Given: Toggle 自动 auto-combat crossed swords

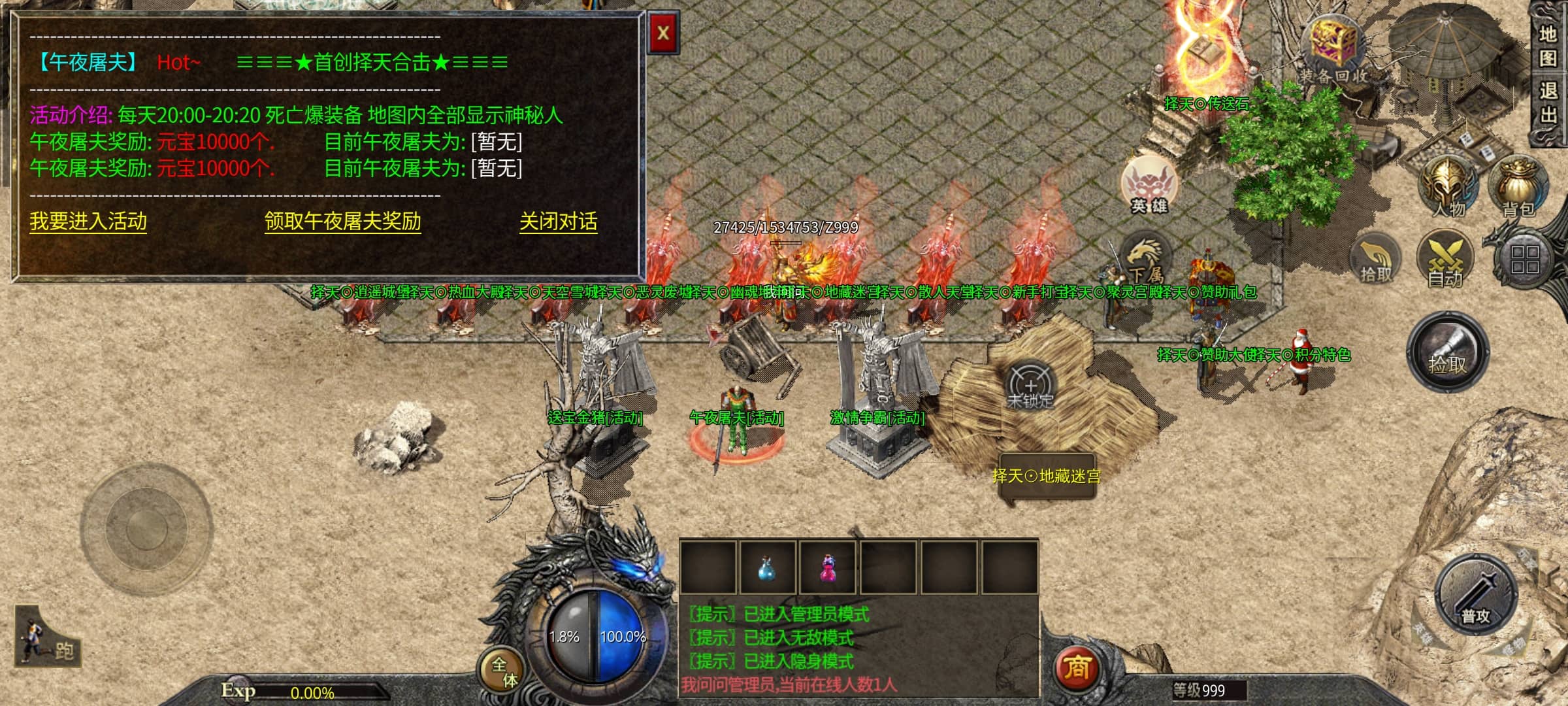Looking at the screenshot, I should click(x=1445, y=259).
